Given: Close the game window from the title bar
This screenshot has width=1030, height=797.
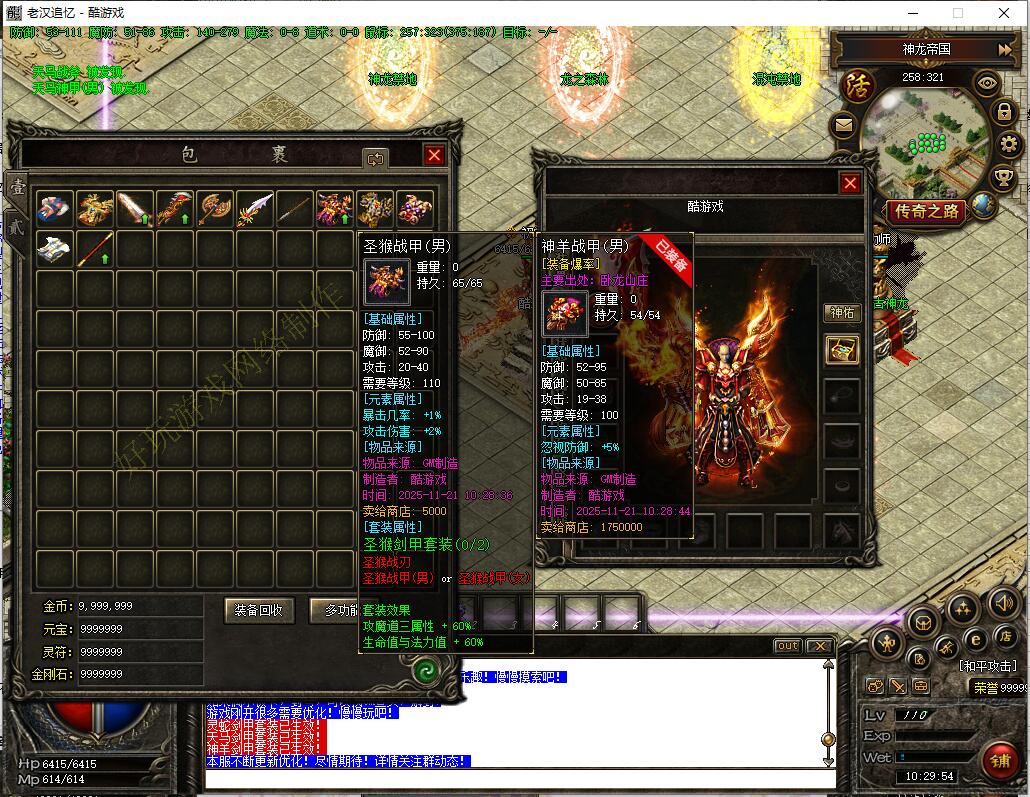Looking at the screenshot, I should pyautogui.click(x=1004, y=13).
